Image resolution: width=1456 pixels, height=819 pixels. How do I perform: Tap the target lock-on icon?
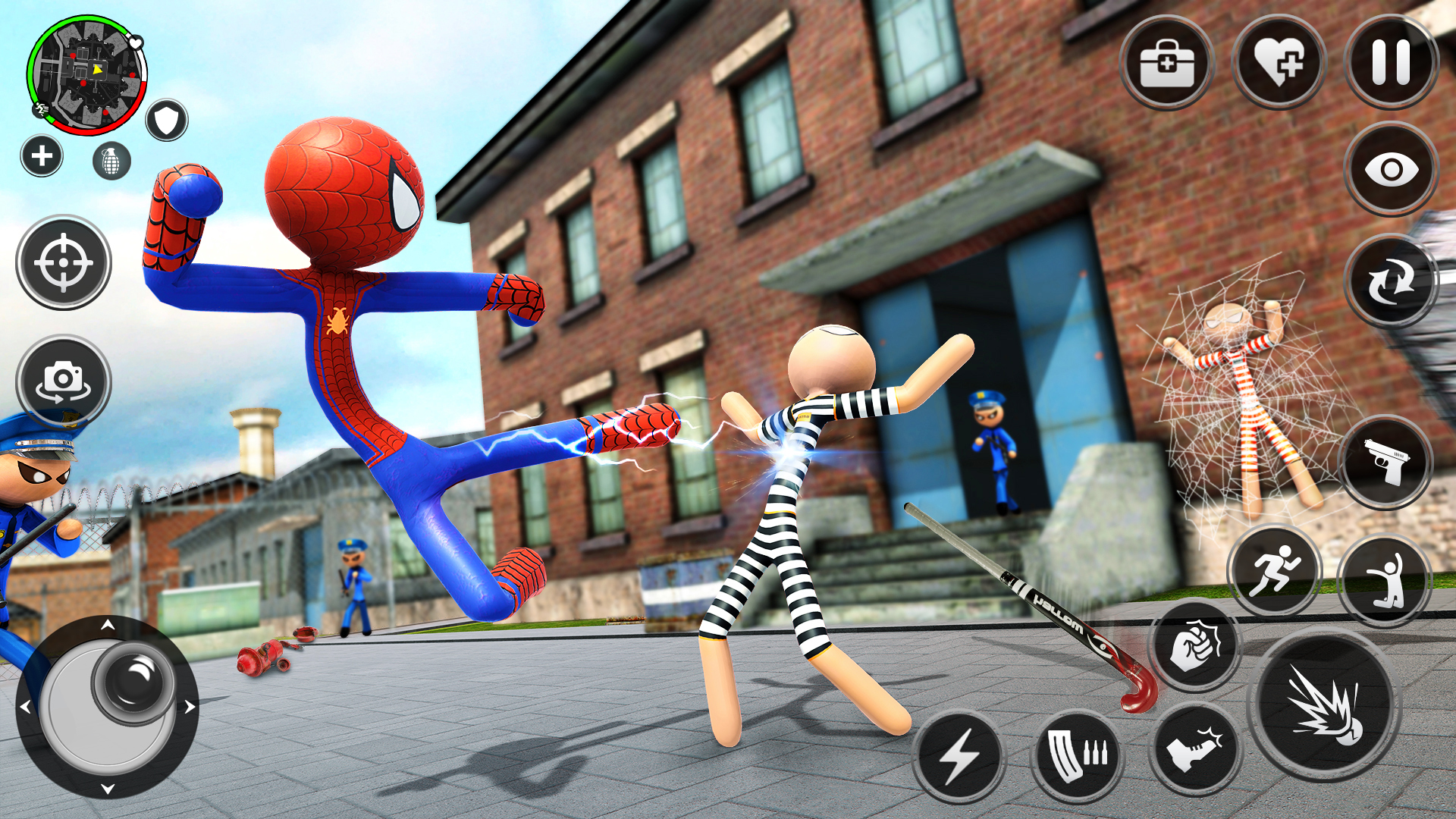64,262
